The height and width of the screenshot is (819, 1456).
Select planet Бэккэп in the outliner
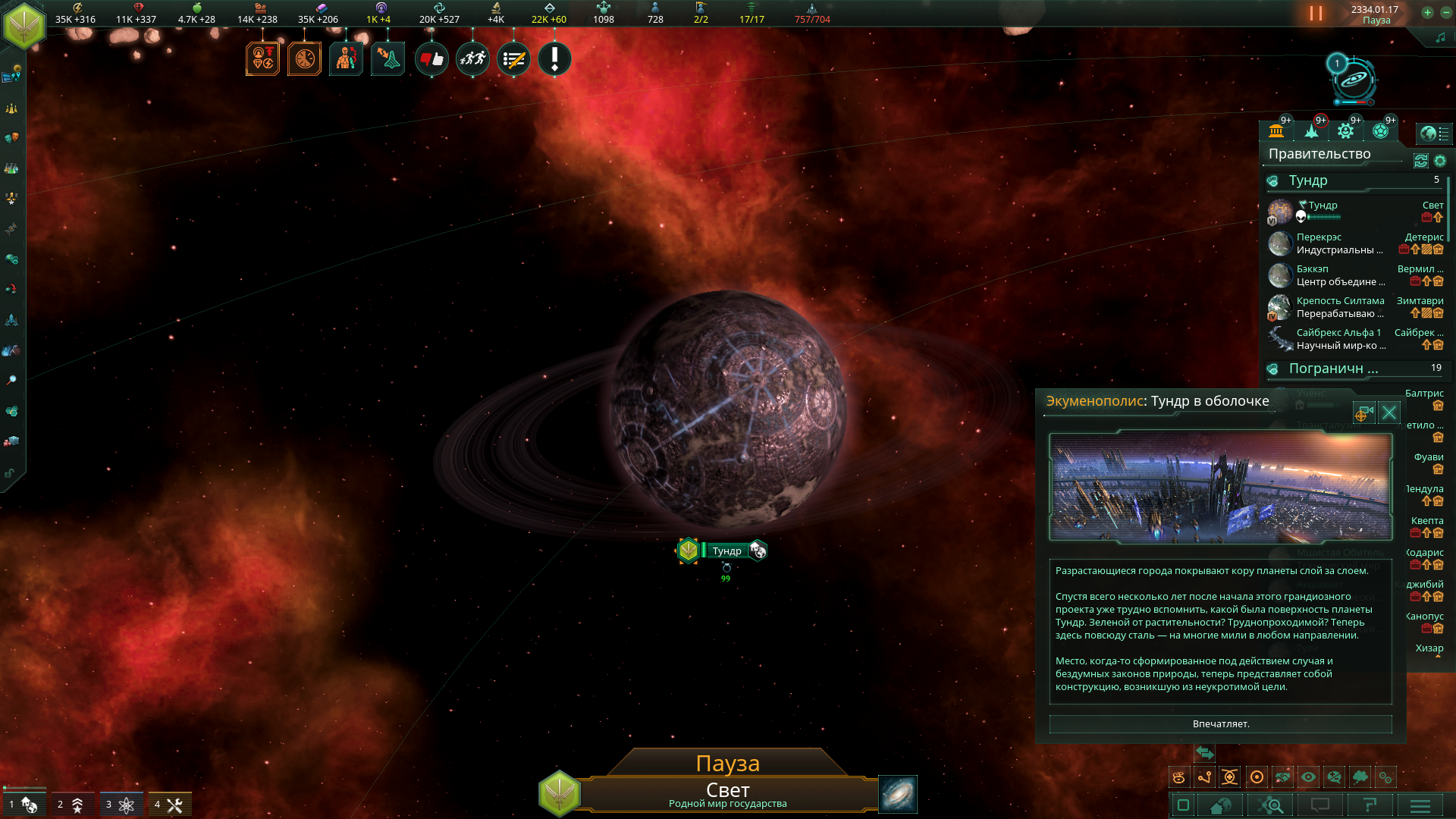1312,269
